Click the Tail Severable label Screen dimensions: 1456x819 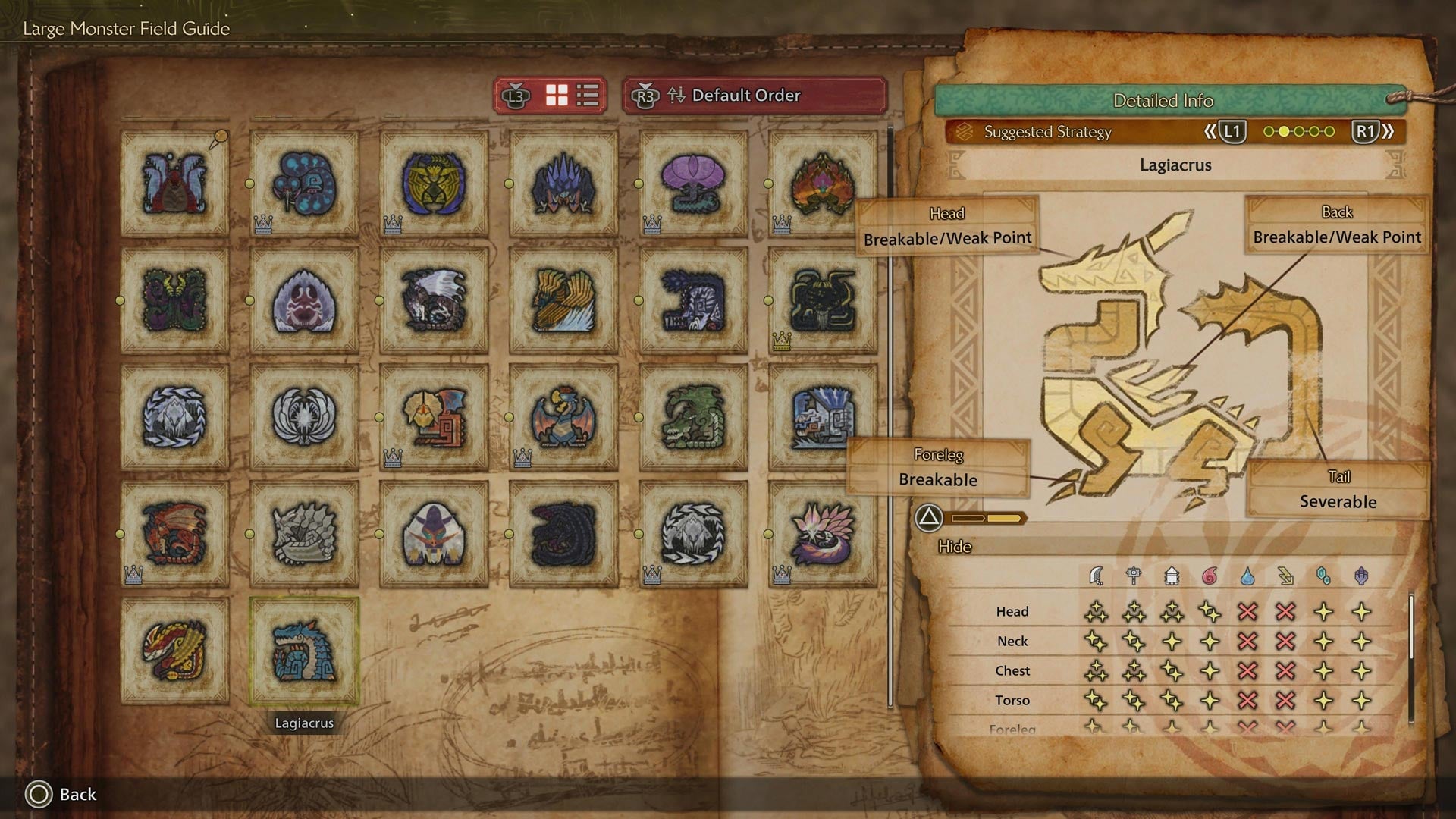[x=1337, y=489]
